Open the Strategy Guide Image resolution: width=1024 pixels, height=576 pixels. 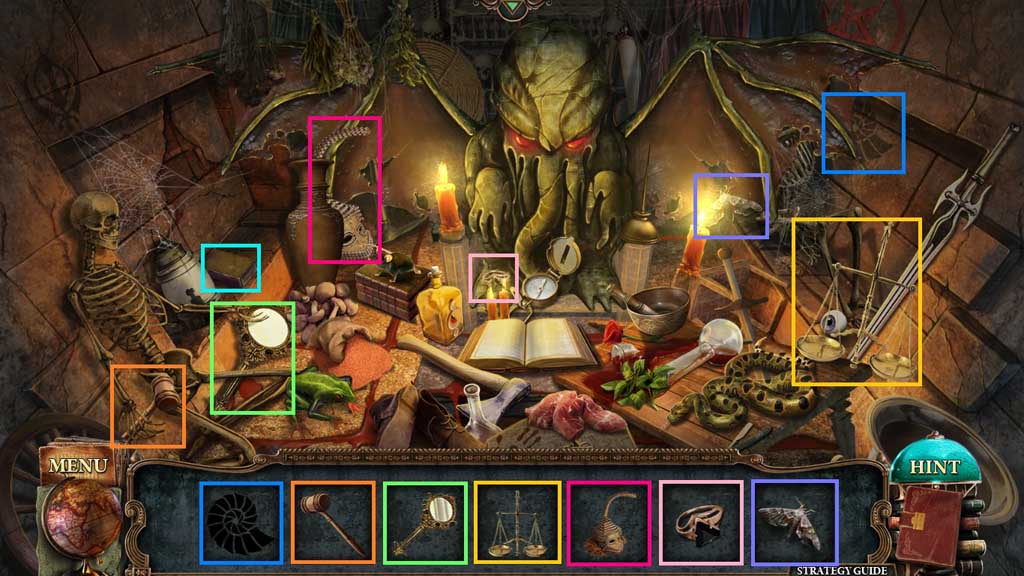tap(842, 570)
